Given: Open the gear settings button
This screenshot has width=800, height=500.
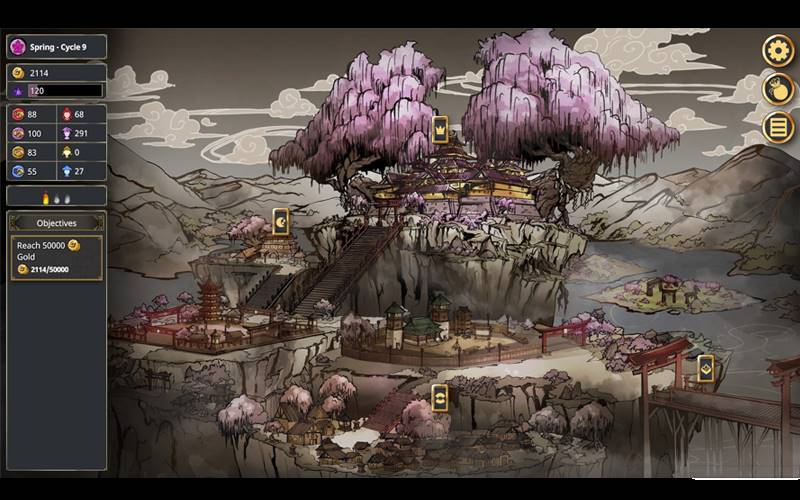Looking at the screenshot, I should (778, 50).
